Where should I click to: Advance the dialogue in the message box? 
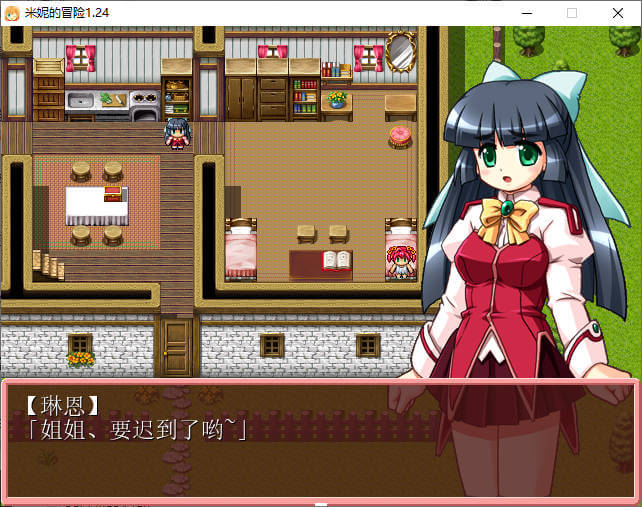320,440
